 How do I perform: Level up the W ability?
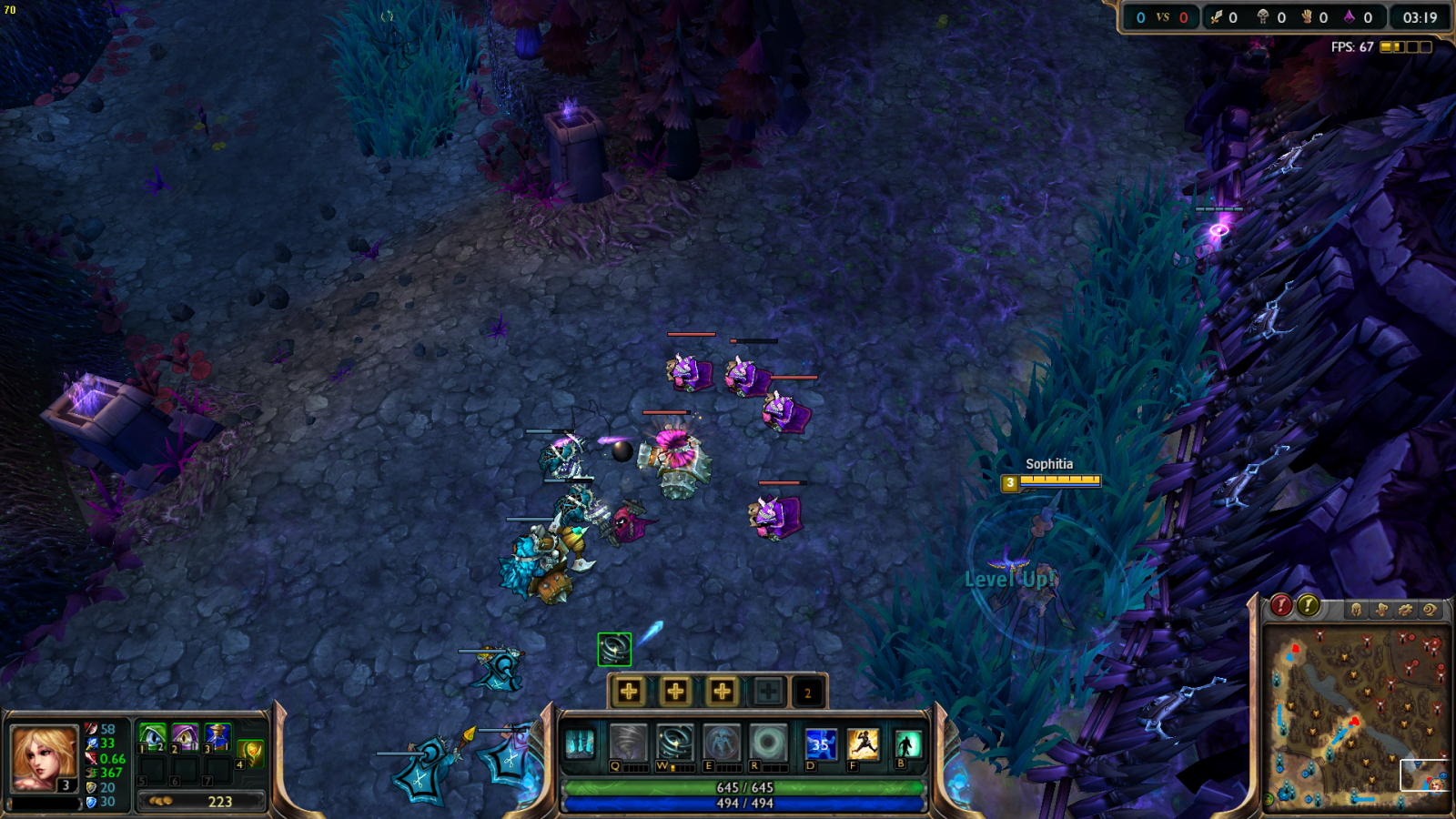[675, 692]
